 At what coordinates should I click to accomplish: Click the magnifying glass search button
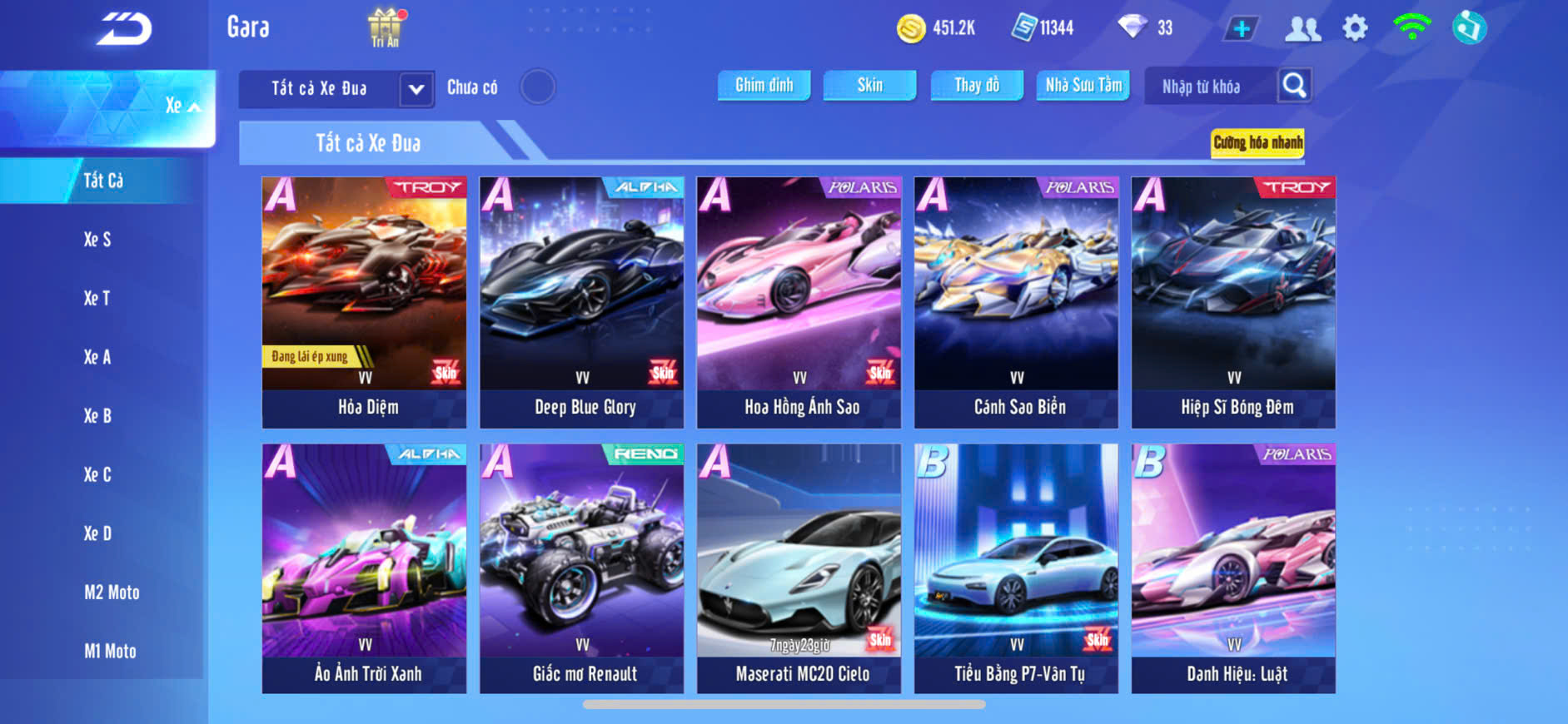(1294, 85)
